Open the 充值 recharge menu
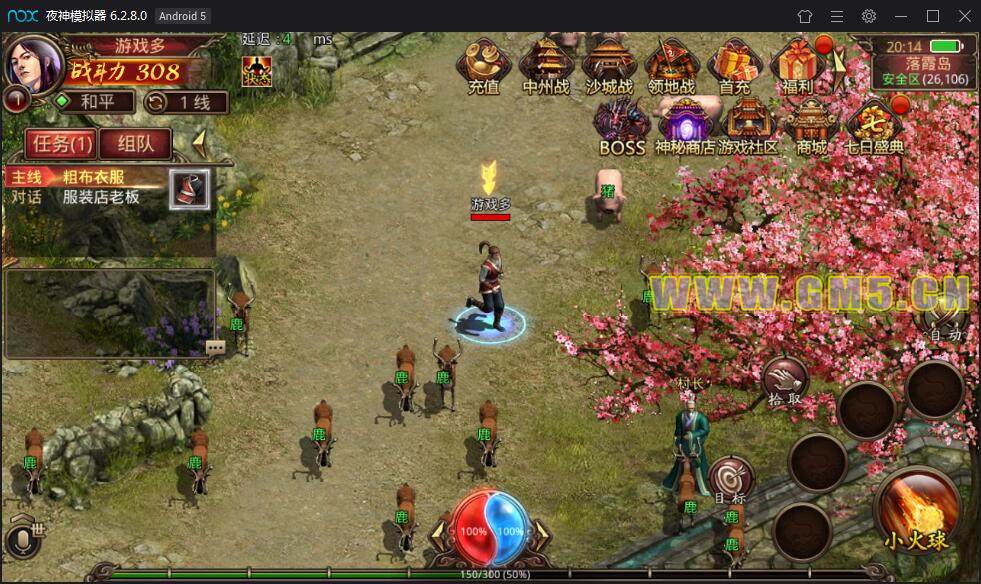Viewport: 981px width, 584px height. tap(483, 66)
